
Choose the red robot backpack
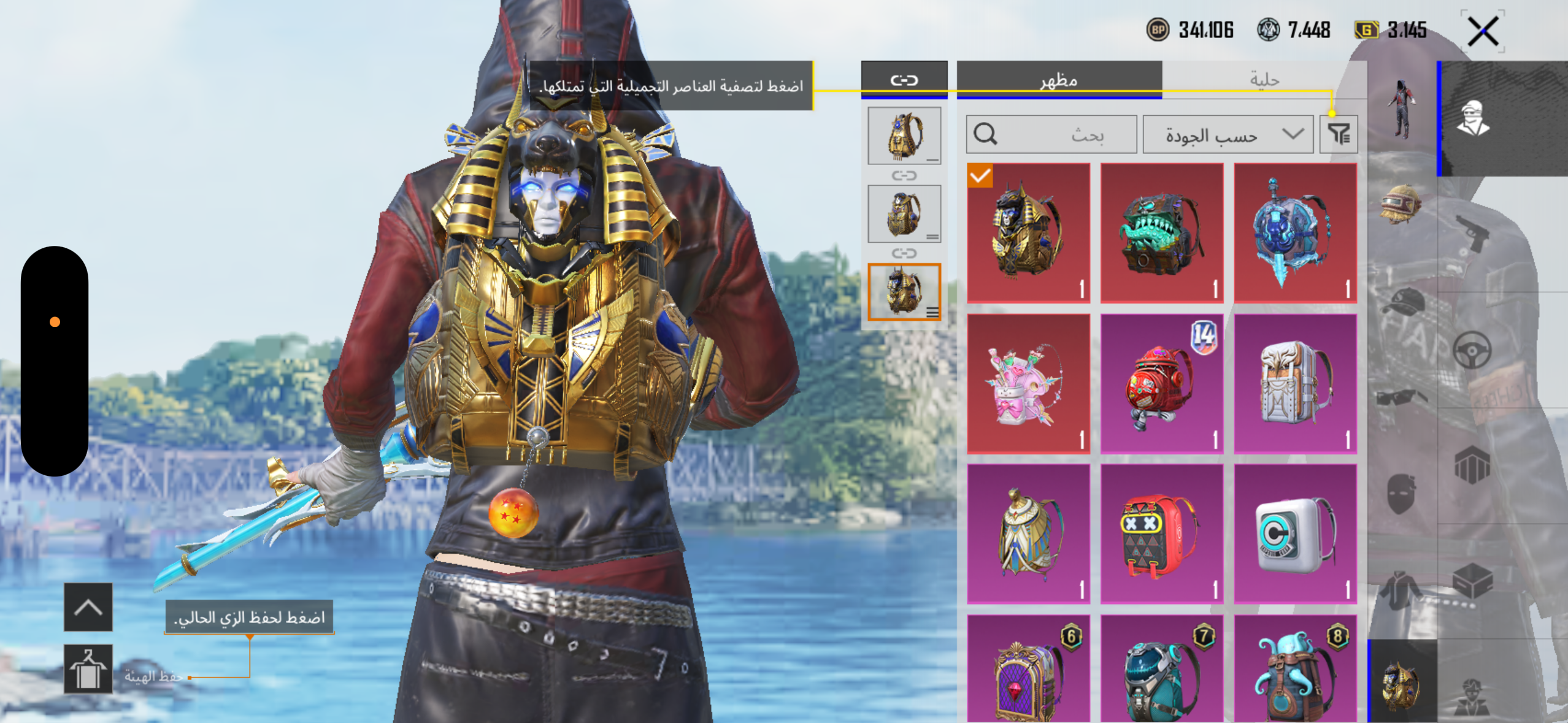pyautogui.click(x=1162, y=384)
